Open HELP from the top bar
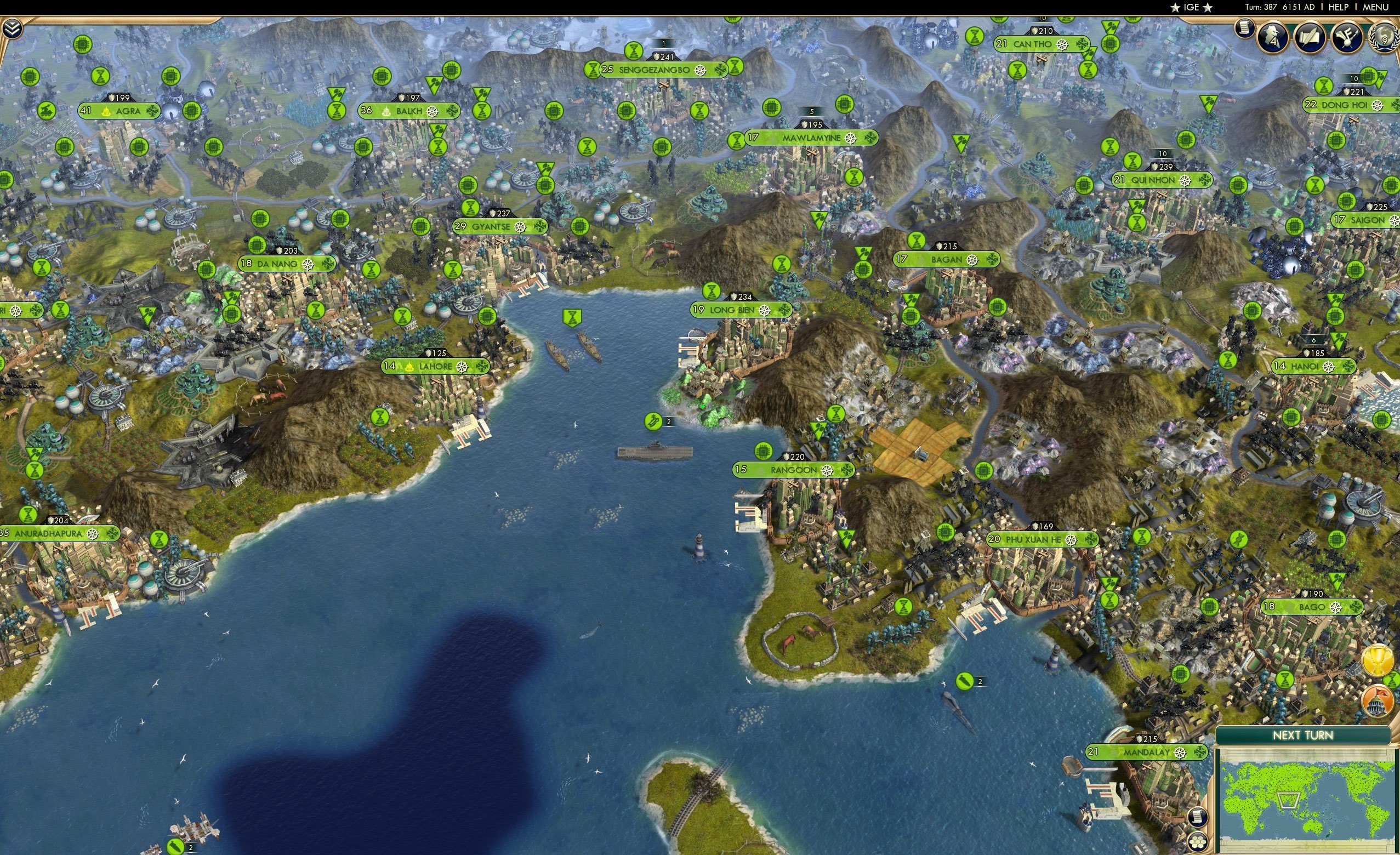Screen dimensions: 1400x855 pos(1338,7)
